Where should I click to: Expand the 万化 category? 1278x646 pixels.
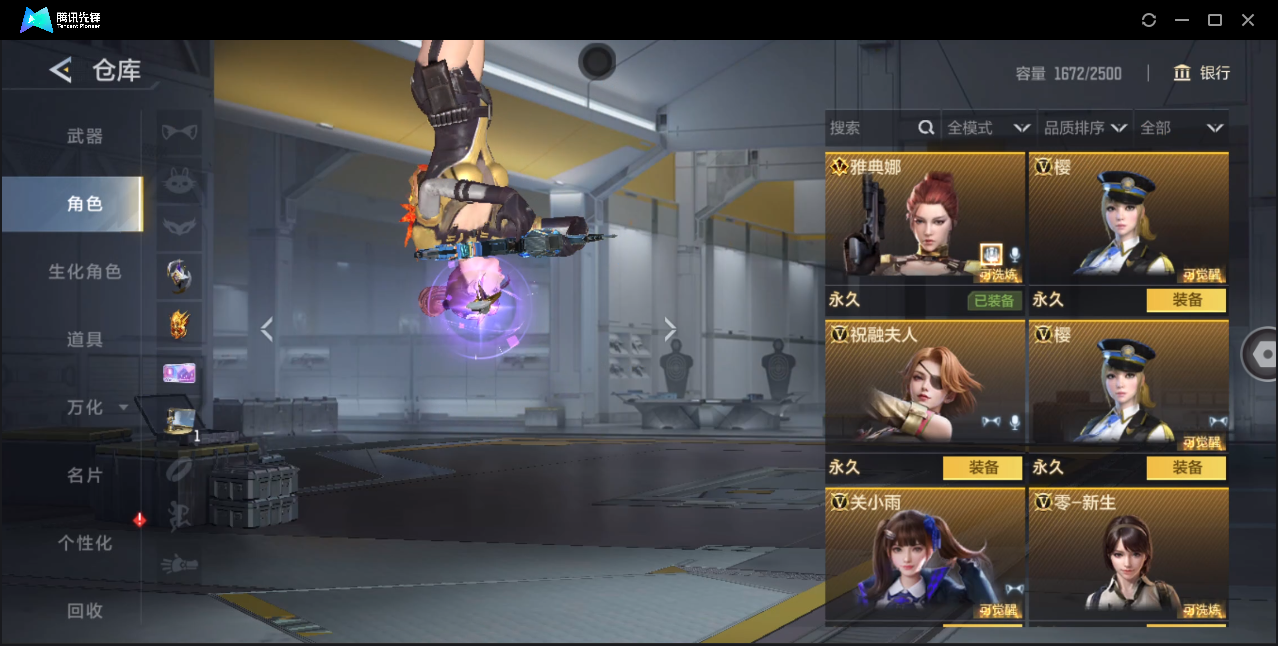point(96,408)
